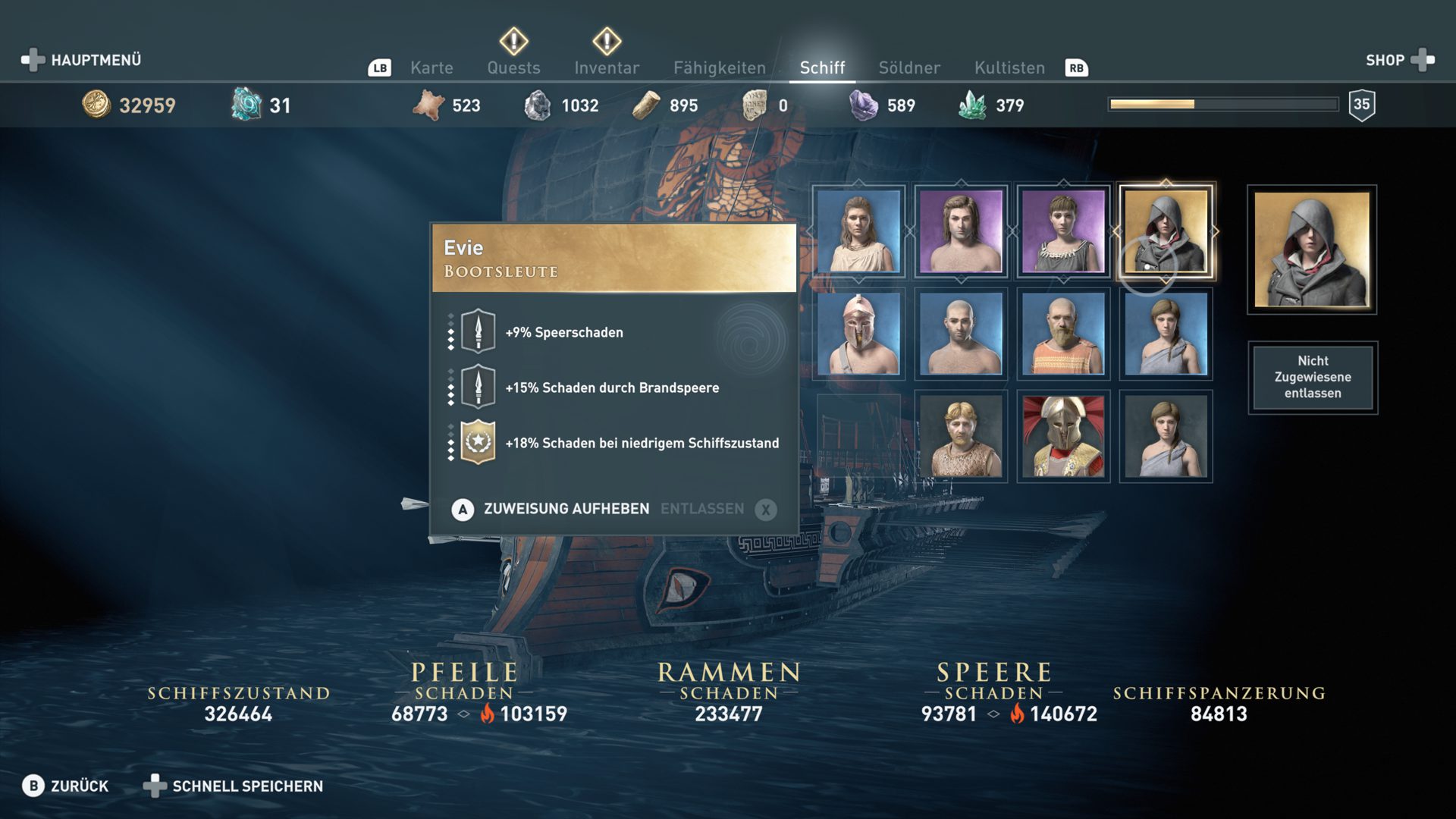Open the Hauptmenü
The width and height of the screenshot is (1456, 819).
pos(82,60)
